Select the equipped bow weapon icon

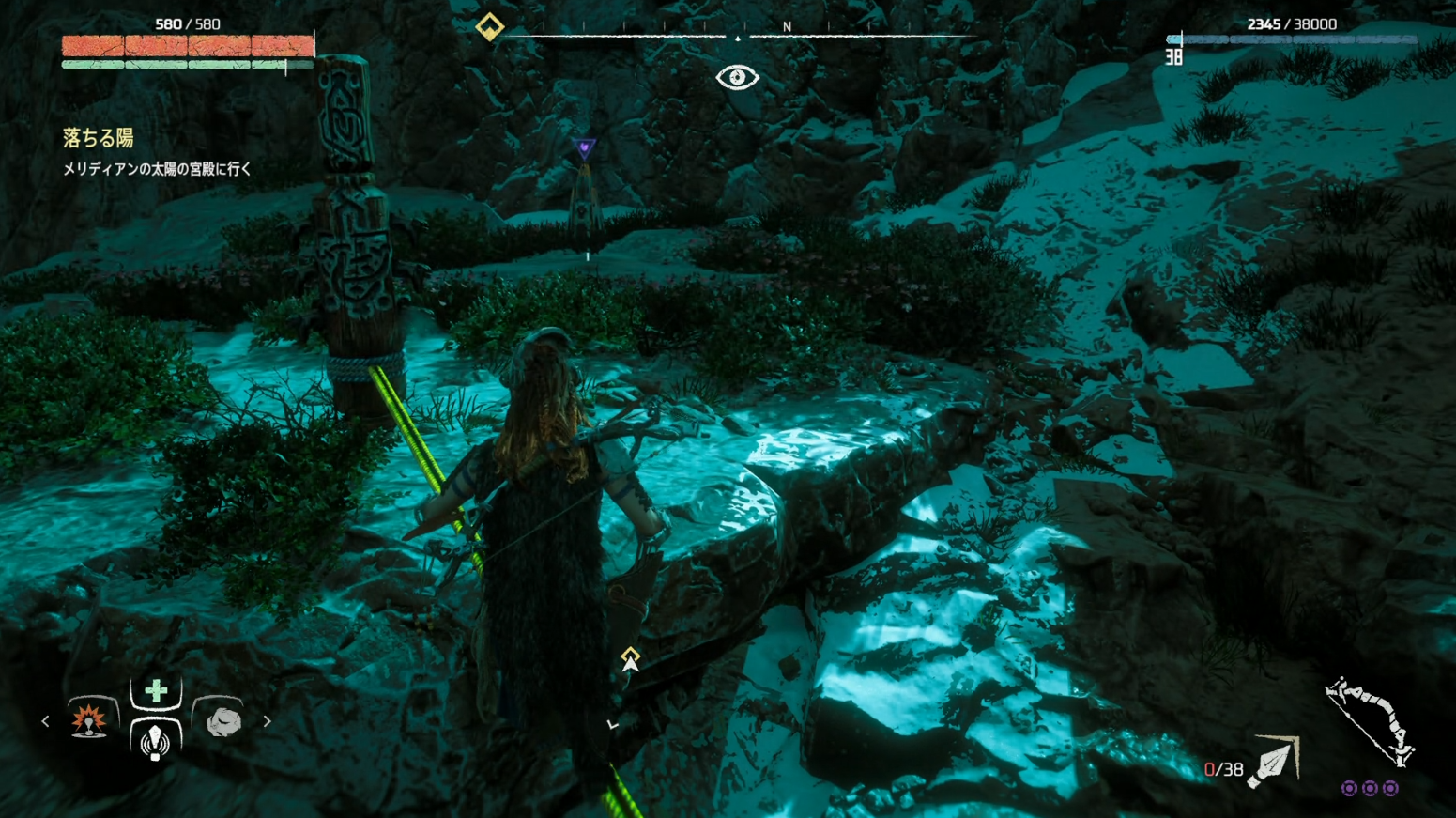click(x=1371, y=719)
